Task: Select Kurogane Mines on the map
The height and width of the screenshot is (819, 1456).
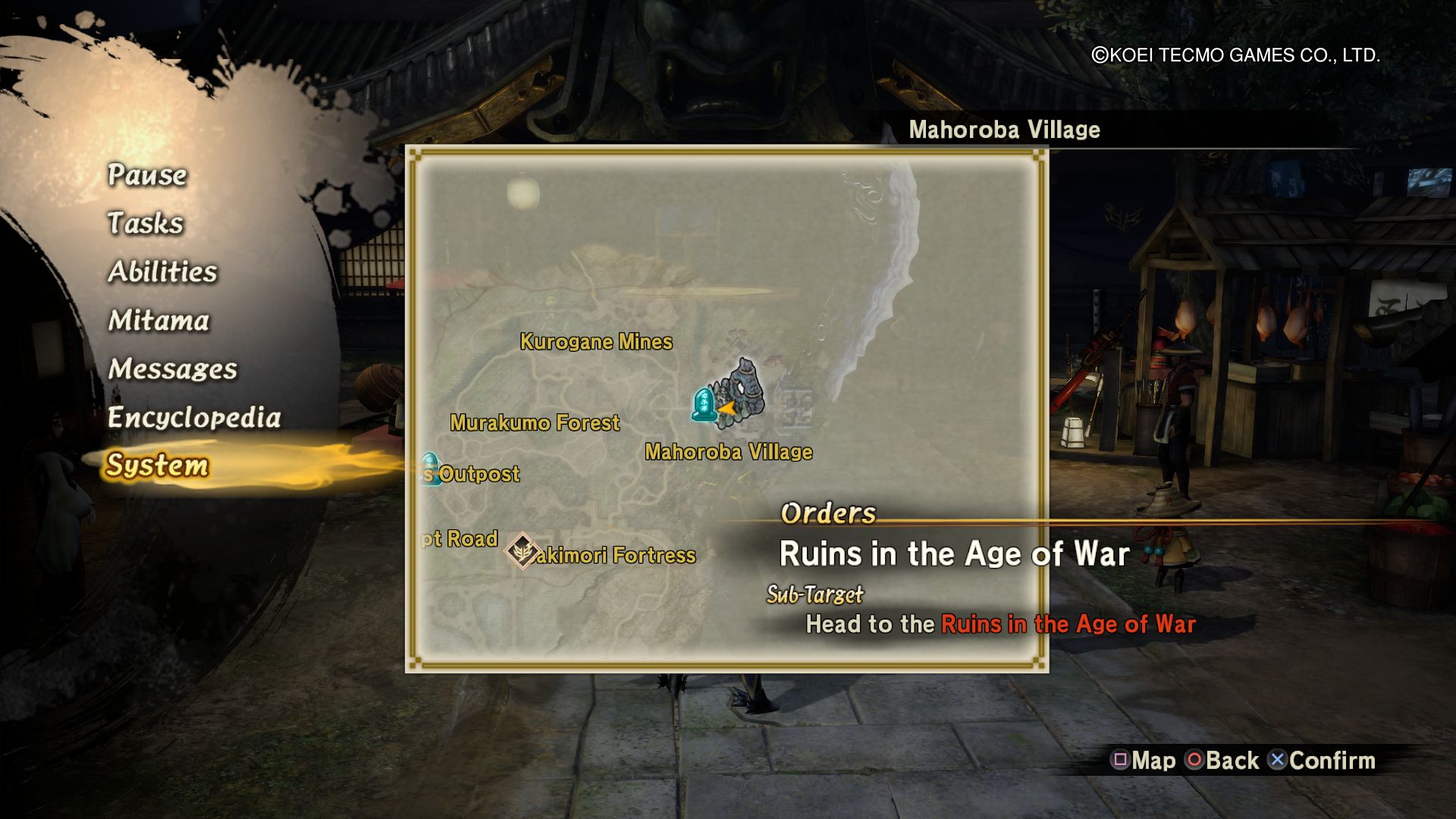Action: (x=596, y=342)
